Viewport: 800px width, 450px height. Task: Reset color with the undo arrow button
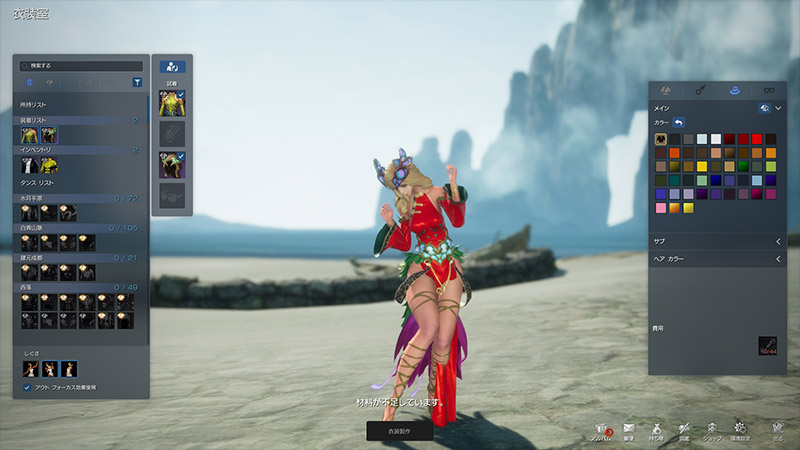(679, 122)
